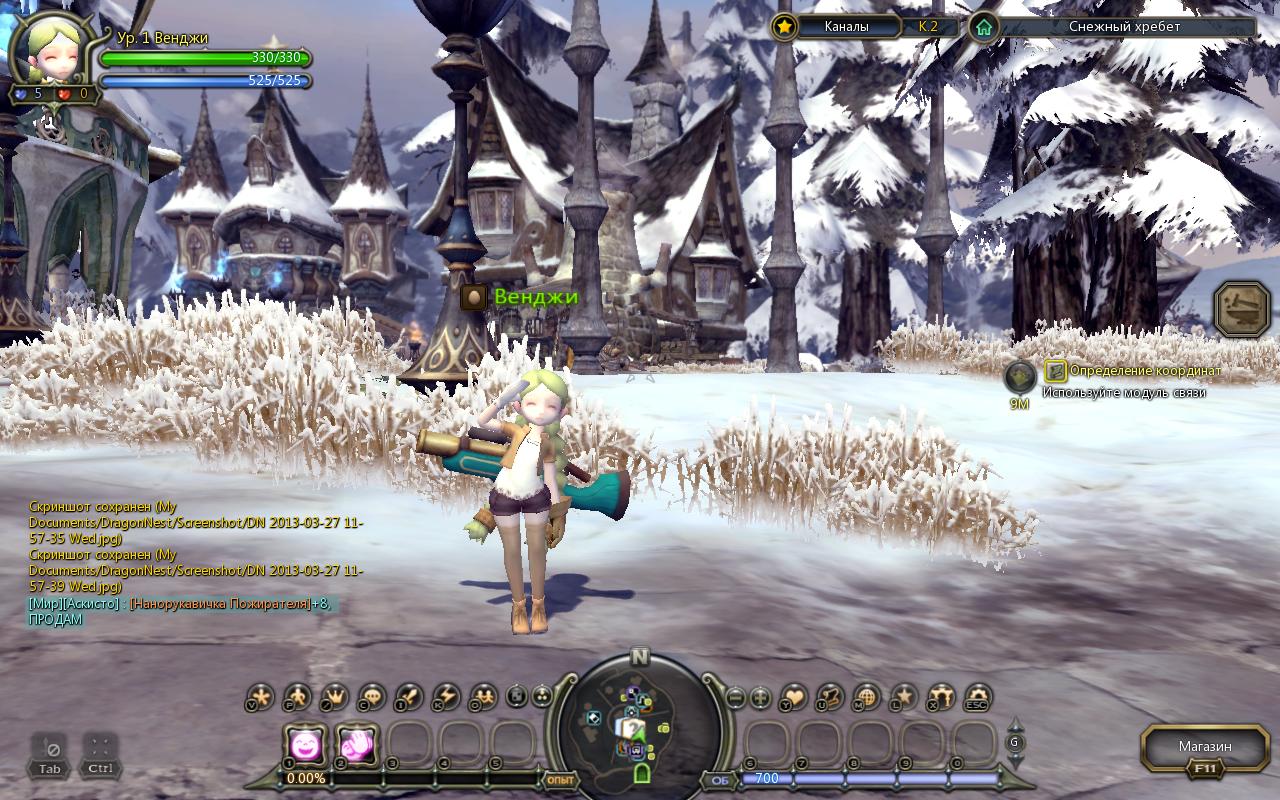Open the speech bubble chat icon

click(x=372, y=697)
